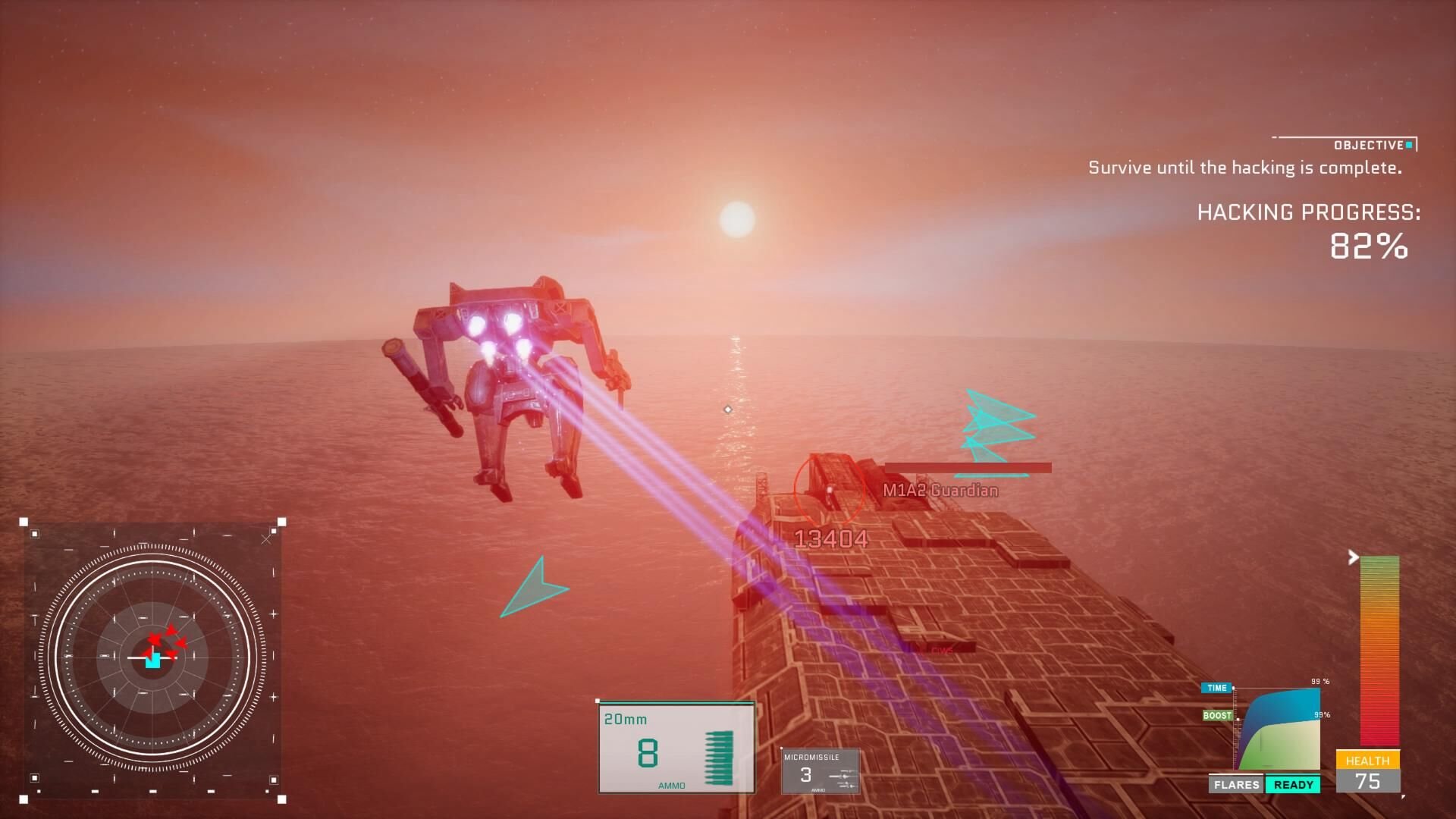Click the M1A2 Guardian enemy nameplate
This screenshot has height=819, width=1456.
(940, 491)
